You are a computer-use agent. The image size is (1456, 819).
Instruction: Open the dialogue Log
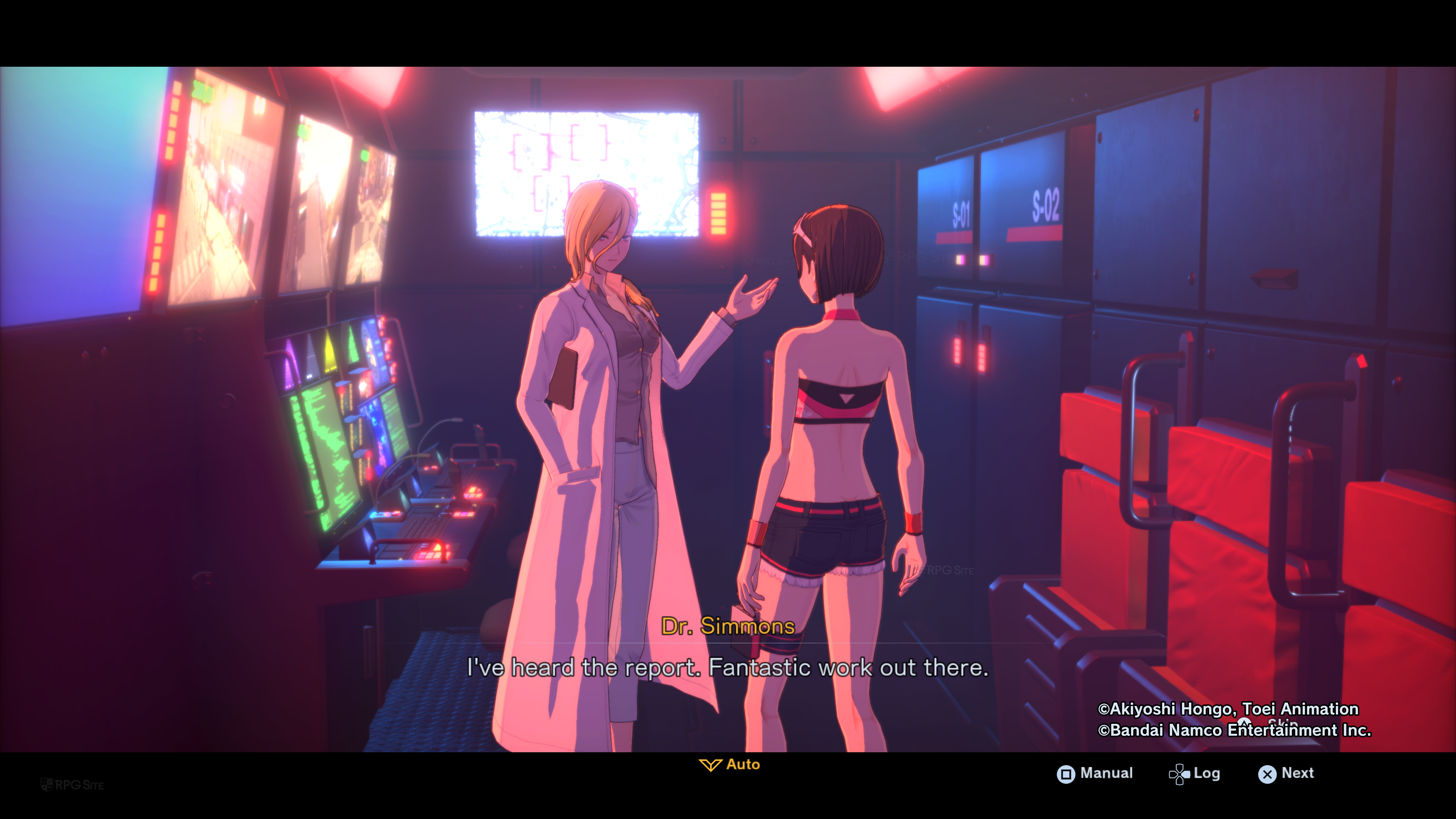coord(1194,773)
